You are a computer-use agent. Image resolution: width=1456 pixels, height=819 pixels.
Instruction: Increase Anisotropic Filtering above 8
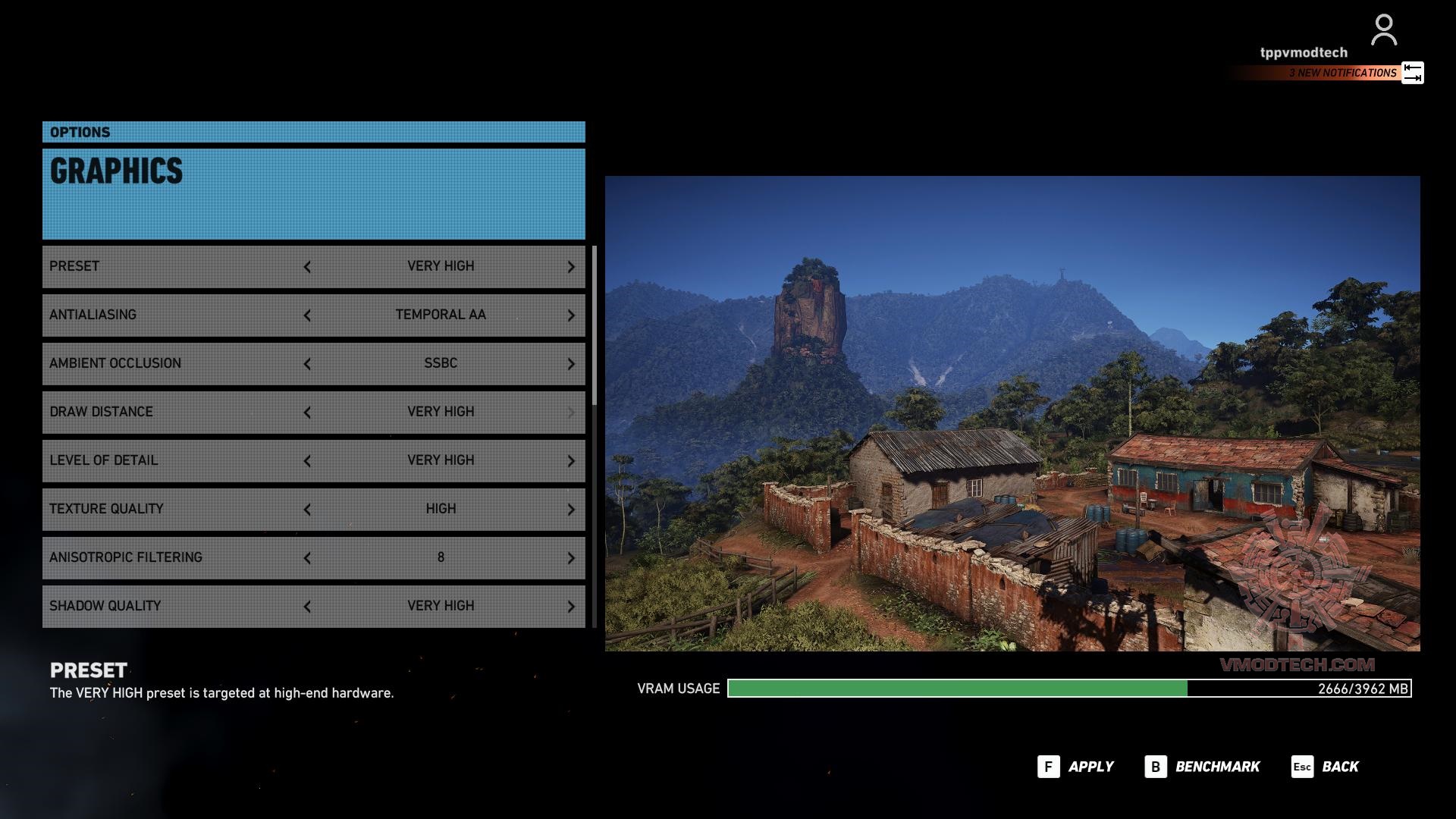click(x=571, y=558)
